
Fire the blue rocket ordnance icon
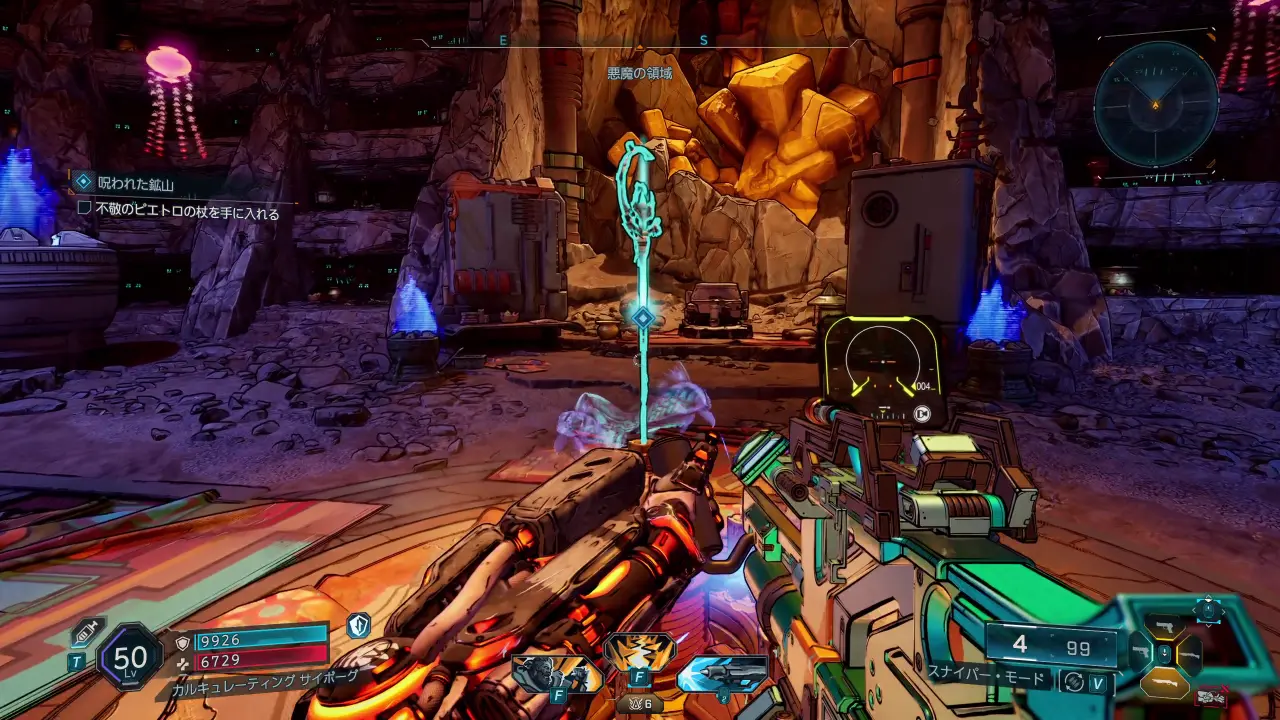722,674
